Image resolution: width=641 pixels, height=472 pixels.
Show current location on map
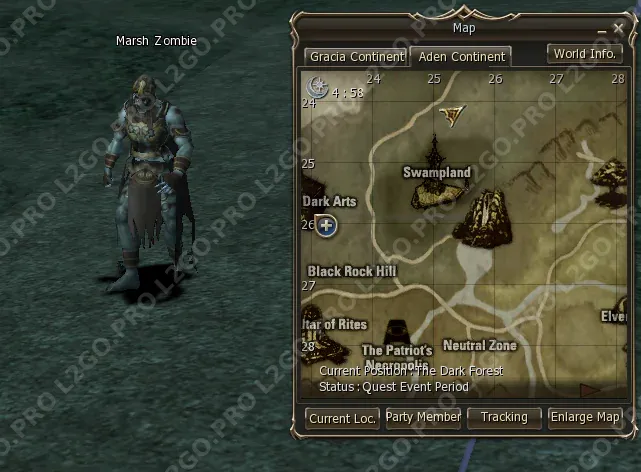pos(342,418)
